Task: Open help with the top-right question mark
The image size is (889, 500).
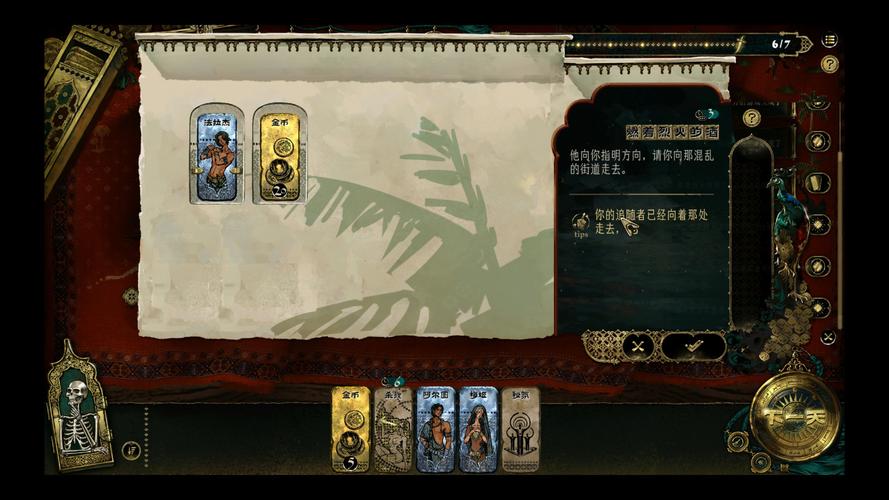Action: click(830, 64)
